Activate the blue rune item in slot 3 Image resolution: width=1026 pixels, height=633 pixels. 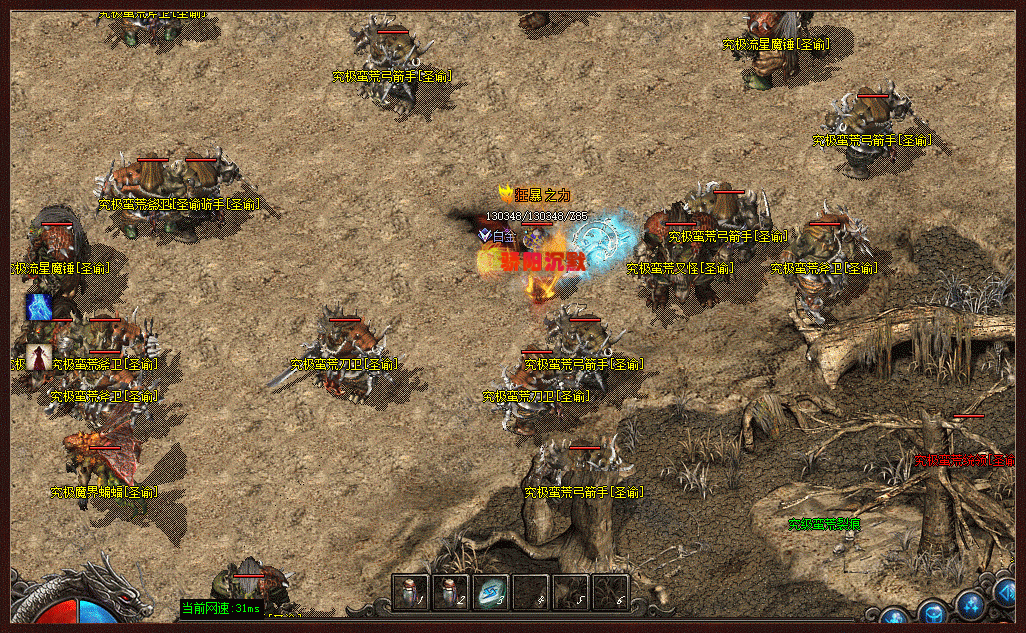click(490, 591)
